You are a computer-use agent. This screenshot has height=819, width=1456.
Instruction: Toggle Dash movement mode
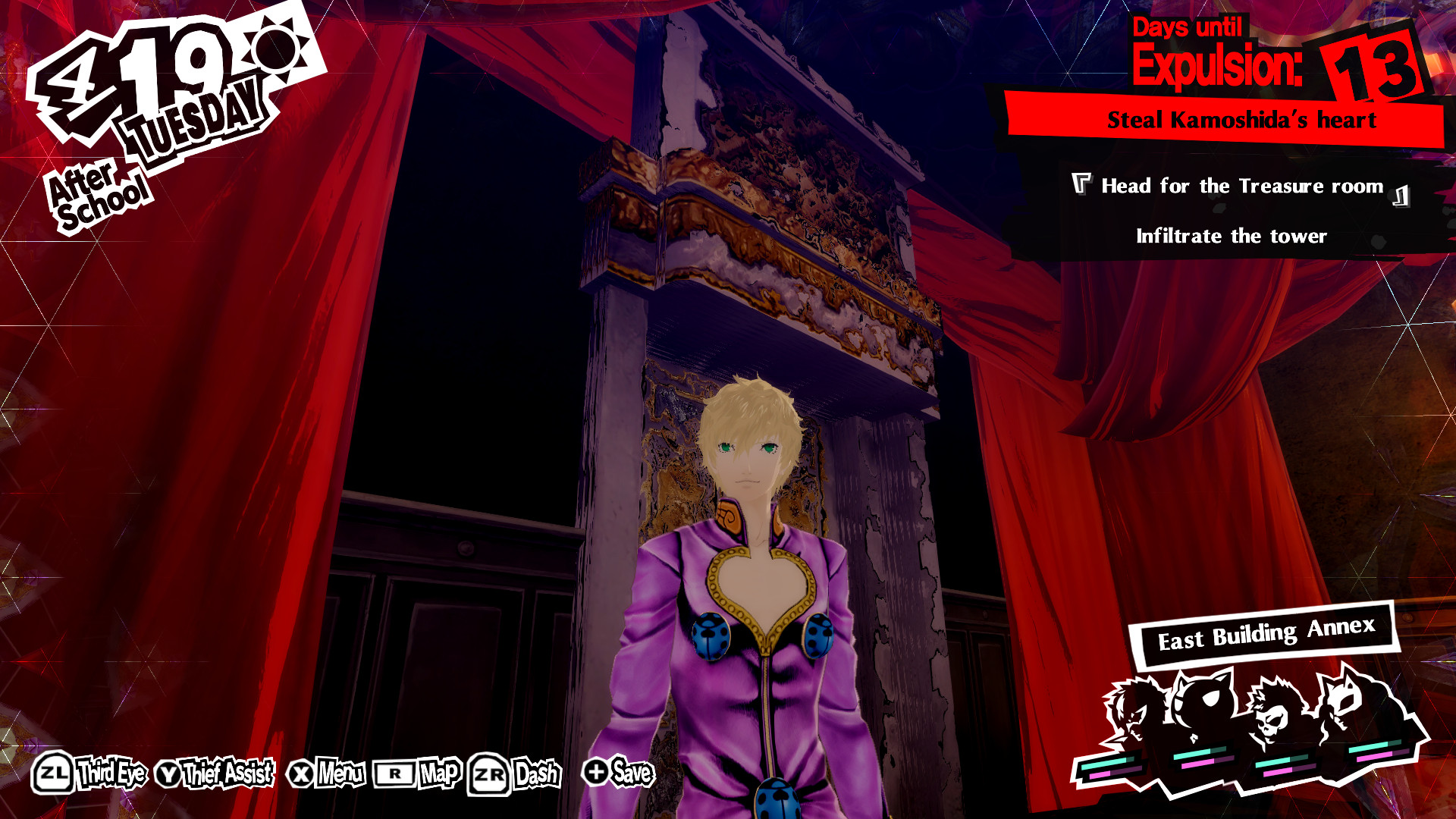(x=536, y=774)
